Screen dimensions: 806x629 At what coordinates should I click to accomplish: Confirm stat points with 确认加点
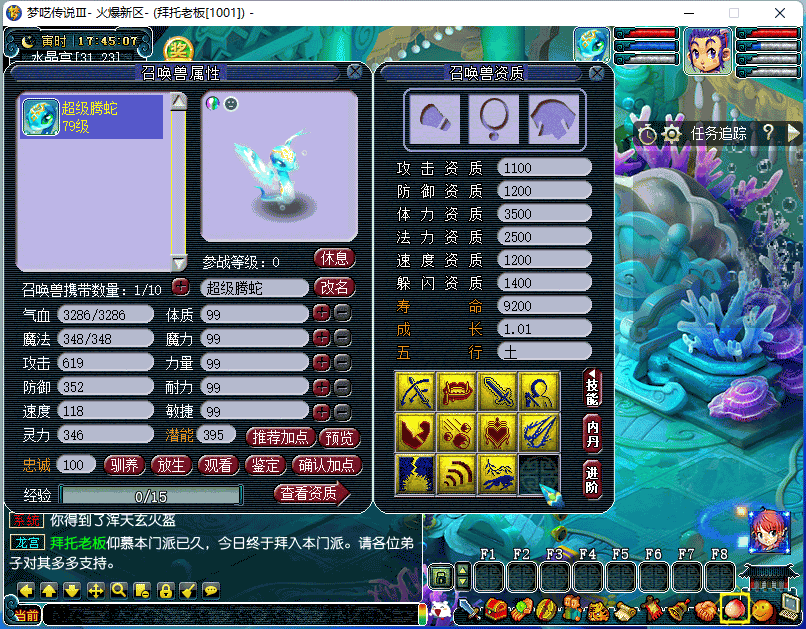click(326, 465)
